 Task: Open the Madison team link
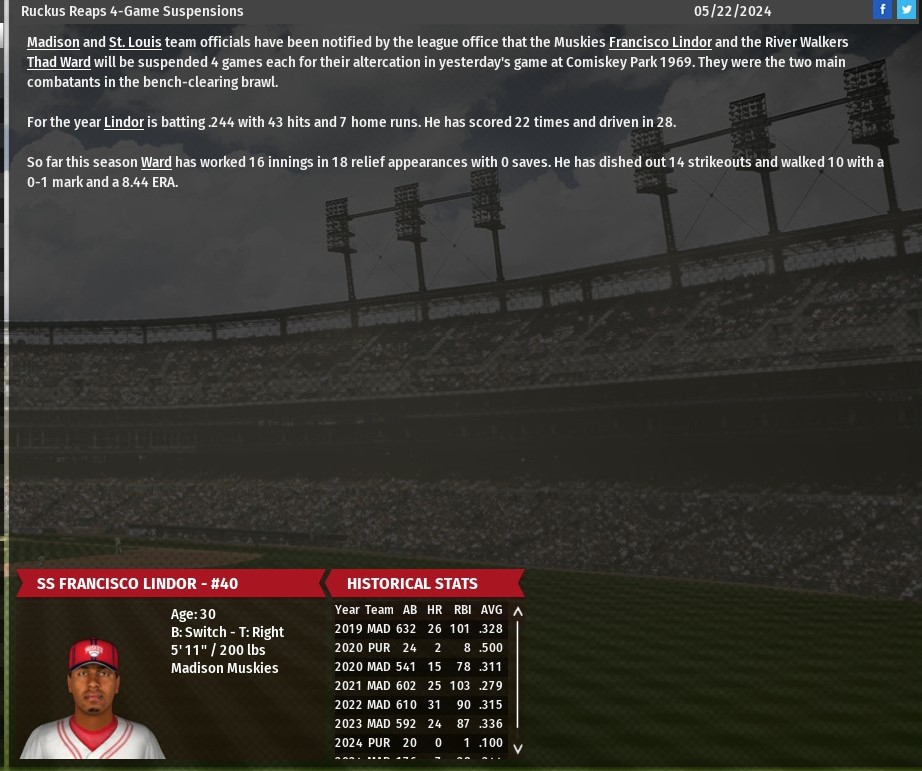click(x=53, y=42)
